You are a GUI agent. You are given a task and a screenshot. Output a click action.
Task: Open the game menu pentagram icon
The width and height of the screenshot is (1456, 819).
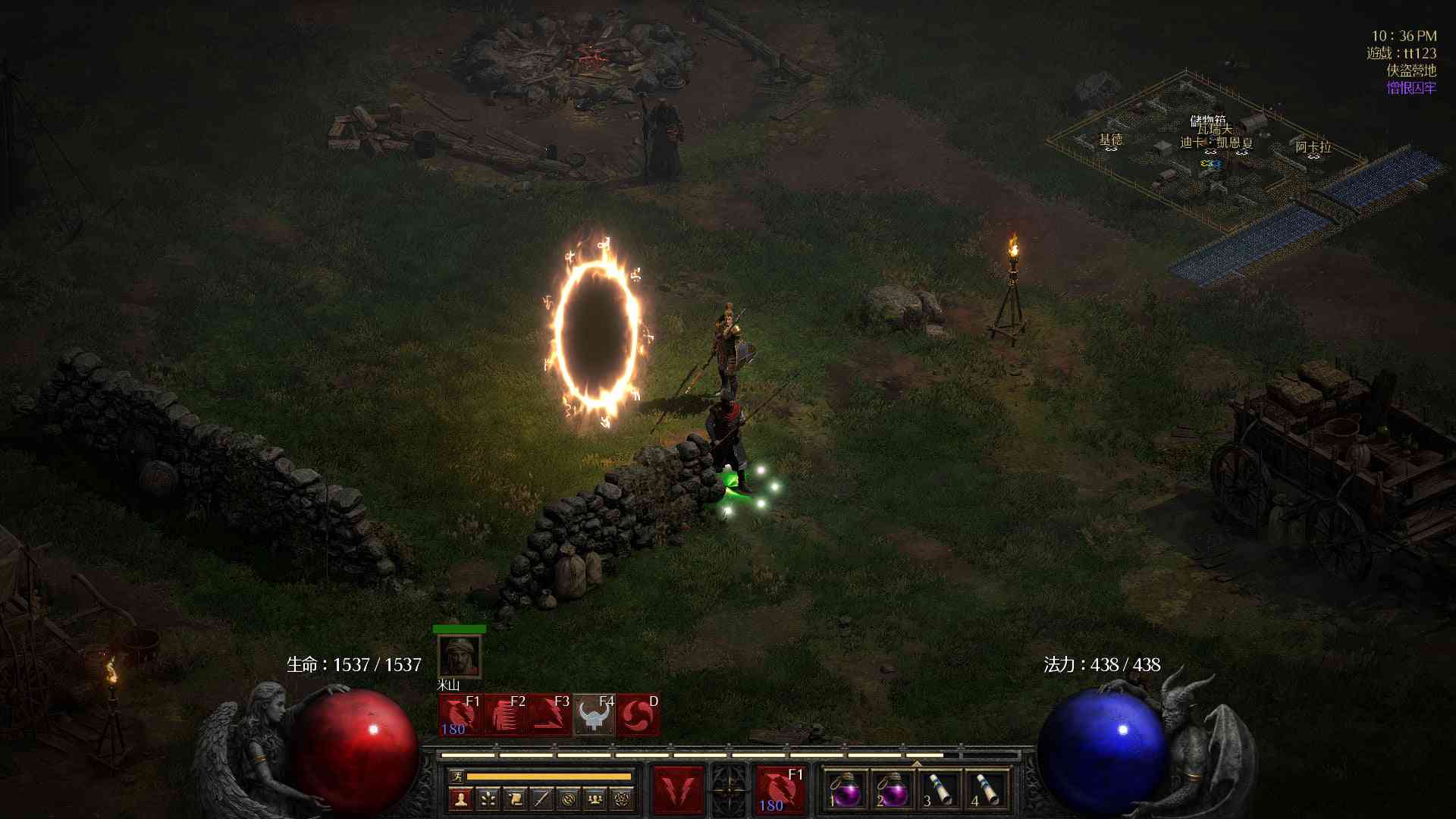622,799
